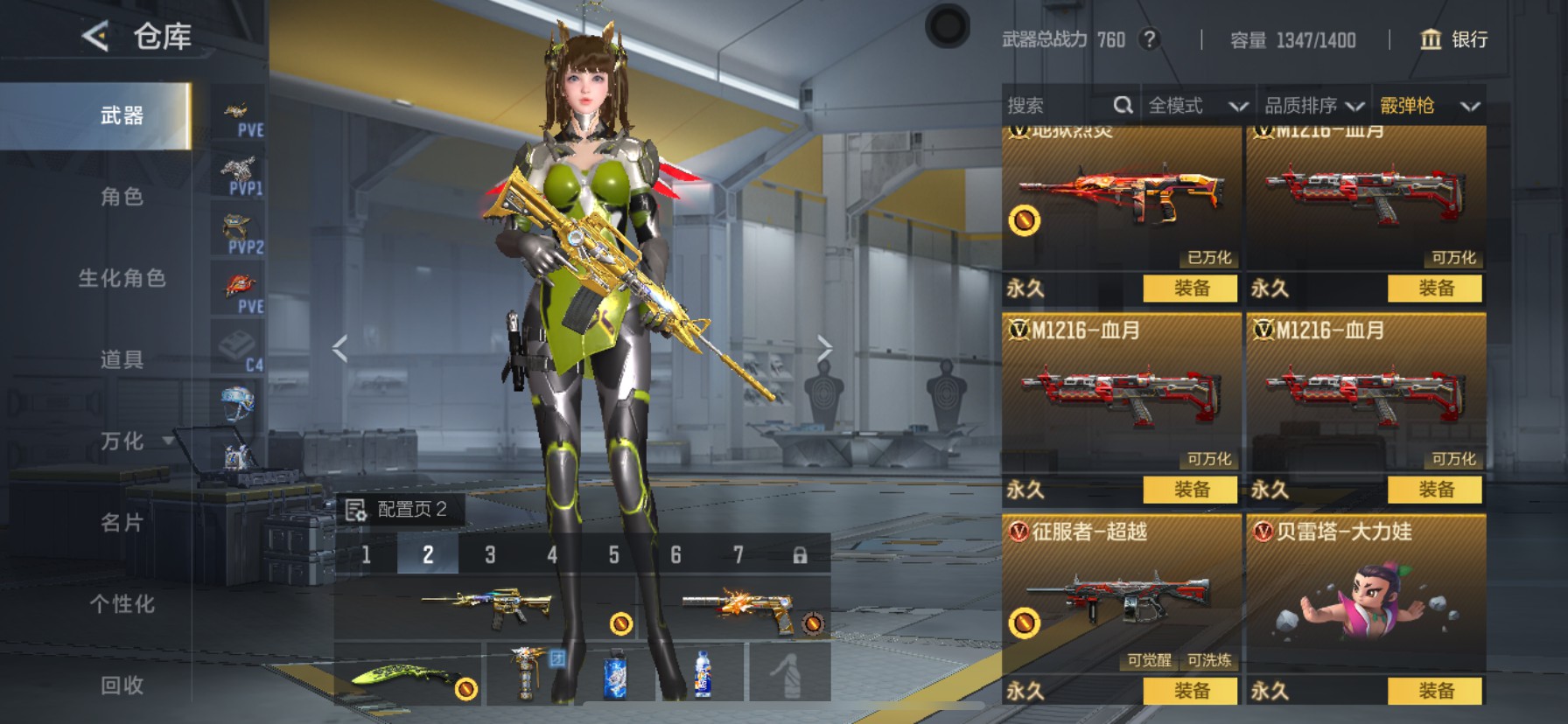Click the right chevron to rotate character

click(826, 347)
